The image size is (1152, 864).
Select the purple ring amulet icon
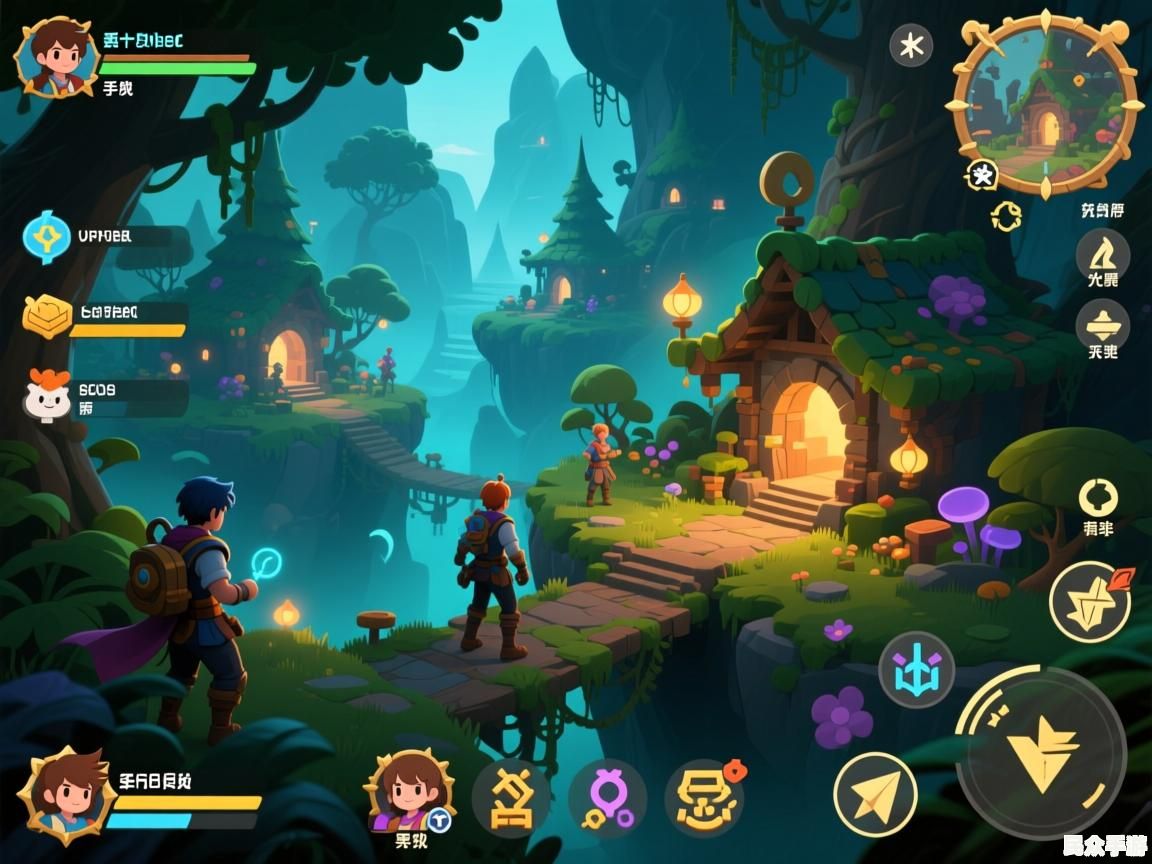coord(607,797)
